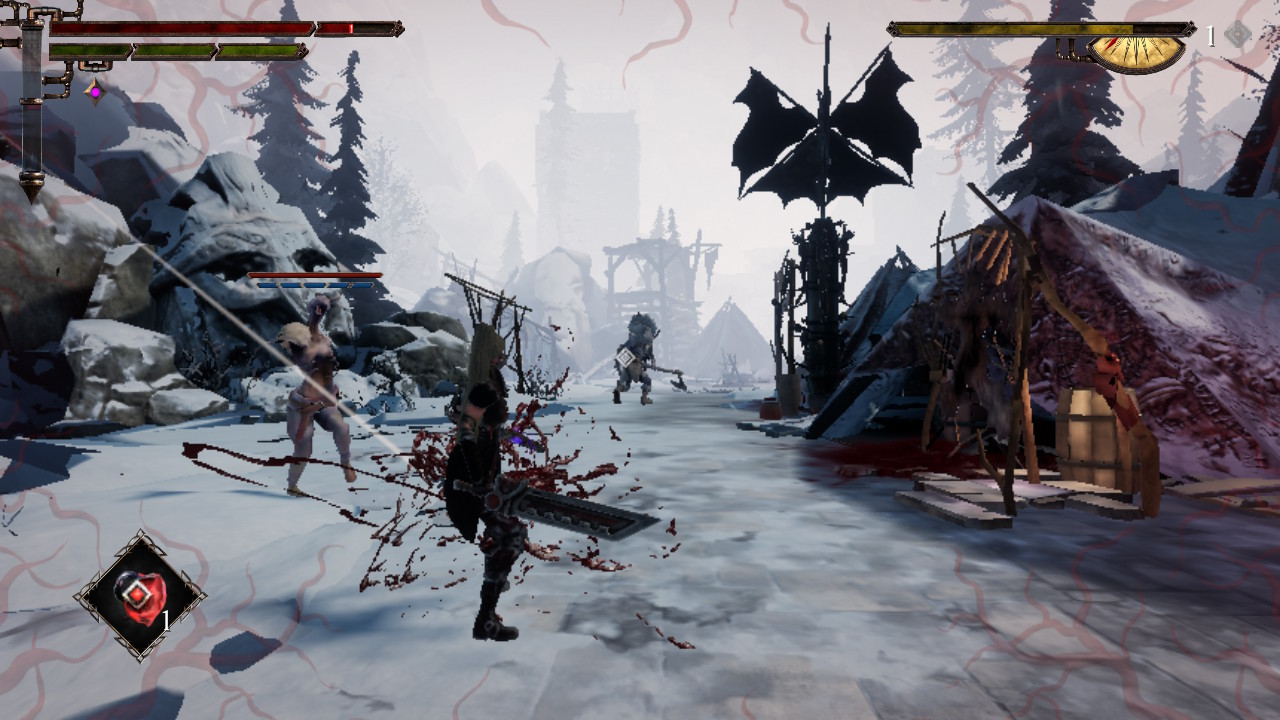Viewport: 1280px width, 720px height.
Task: Click the golden semicircular dial gauge
Action: point(1135,53)
